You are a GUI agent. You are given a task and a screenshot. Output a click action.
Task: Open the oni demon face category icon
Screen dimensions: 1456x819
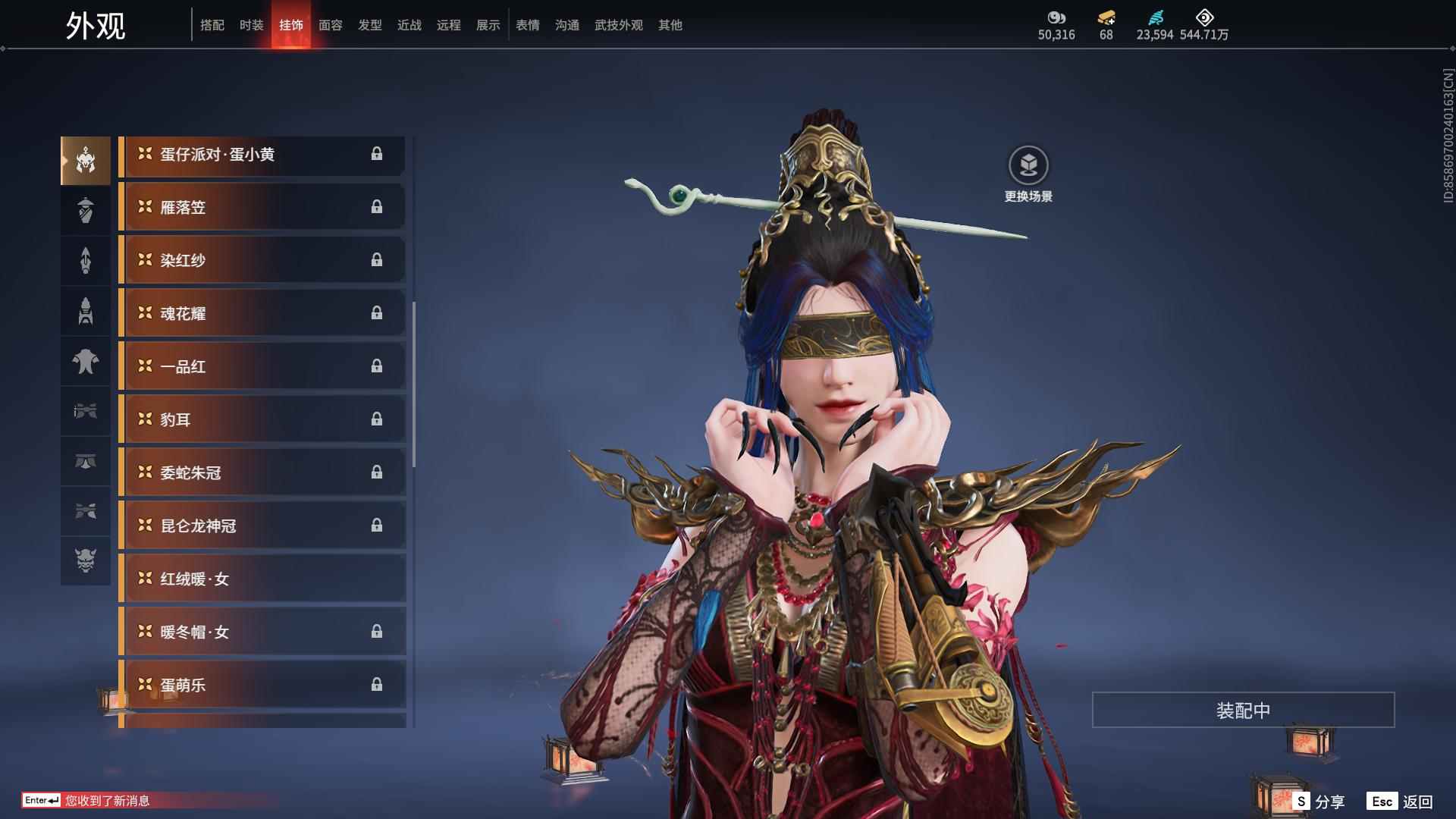pyautogui.click(x=86, y=563)
